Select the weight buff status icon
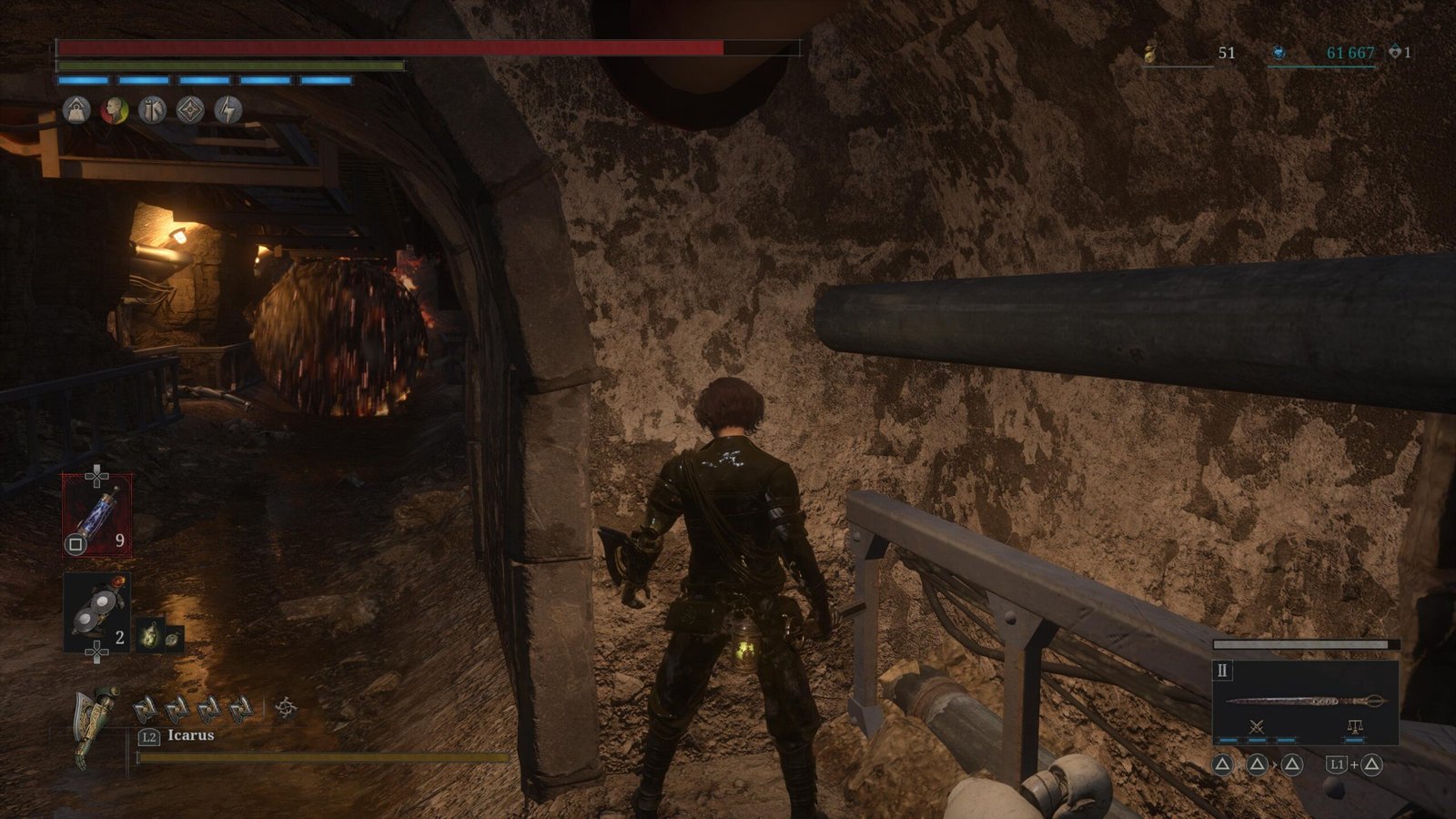This screenshot has width=1456, height=819. tap(76, 110)
